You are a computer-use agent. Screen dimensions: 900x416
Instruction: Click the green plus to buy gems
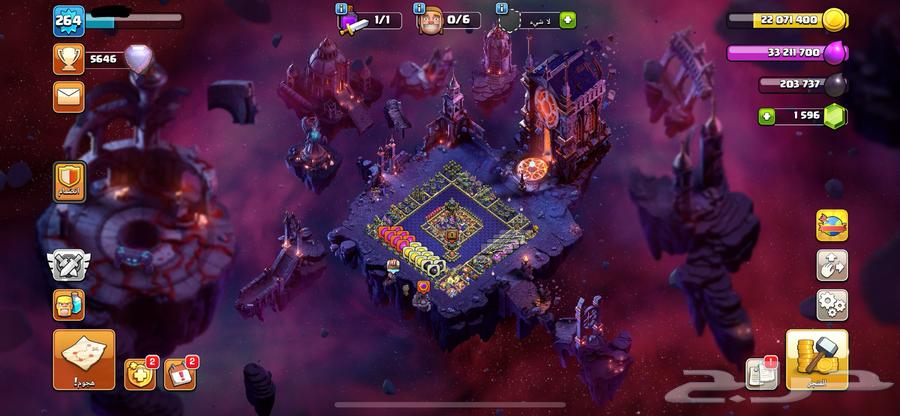coord(767,117)
